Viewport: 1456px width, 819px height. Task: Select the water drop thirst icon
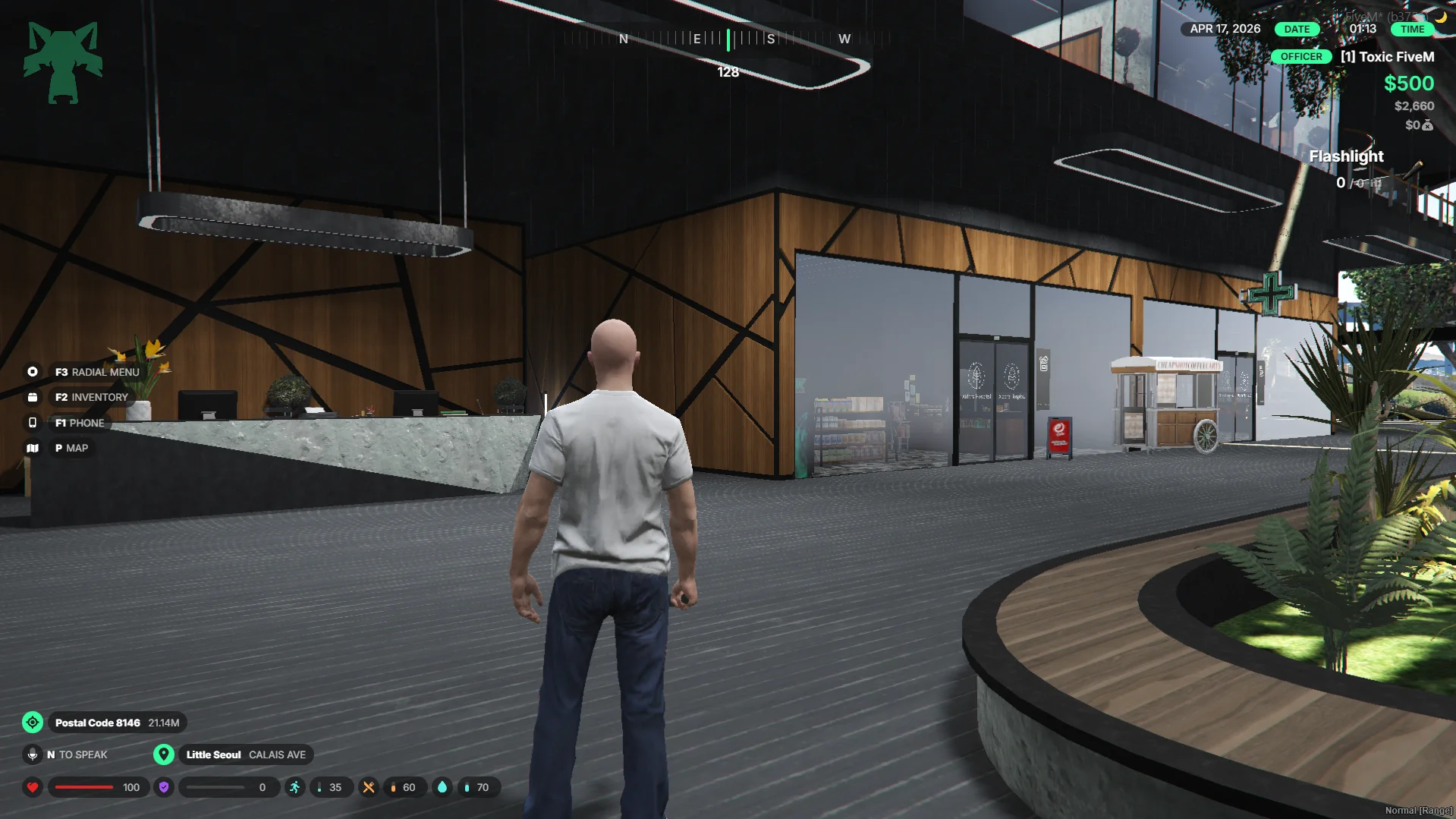(442, 787)
